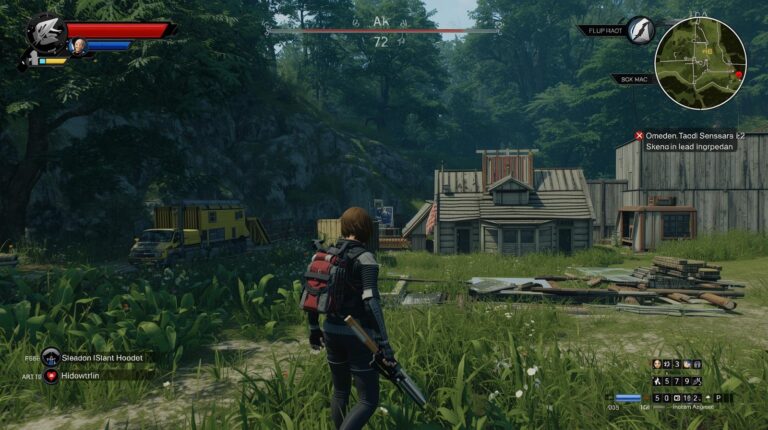Dismiss the objective with the red X
Screen dimensions: 768x430
pyautogui.click(x=638, y=136)
